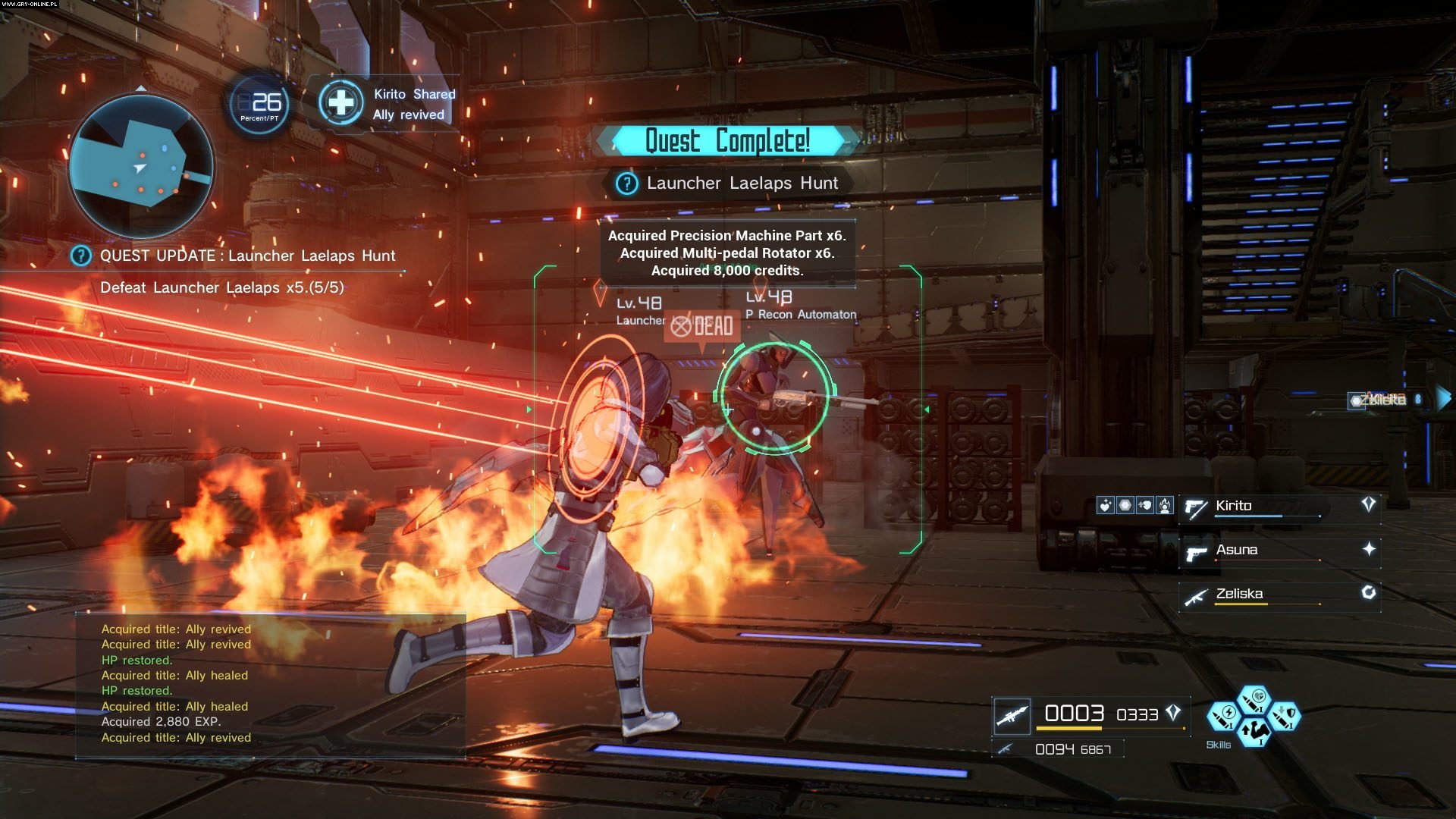Select the equipped rocket launcher weapon slot
The width and height of the screenshot is (1456, 819).
point(1012,715)
